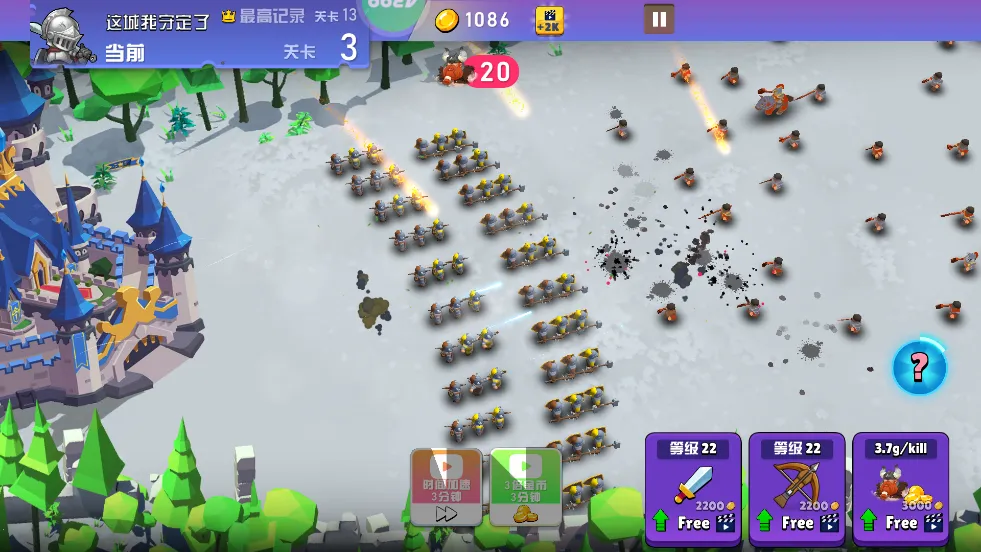981x552 pixels.
Task: Upgrade the sword melee unit card
Action: coord(693,485)
